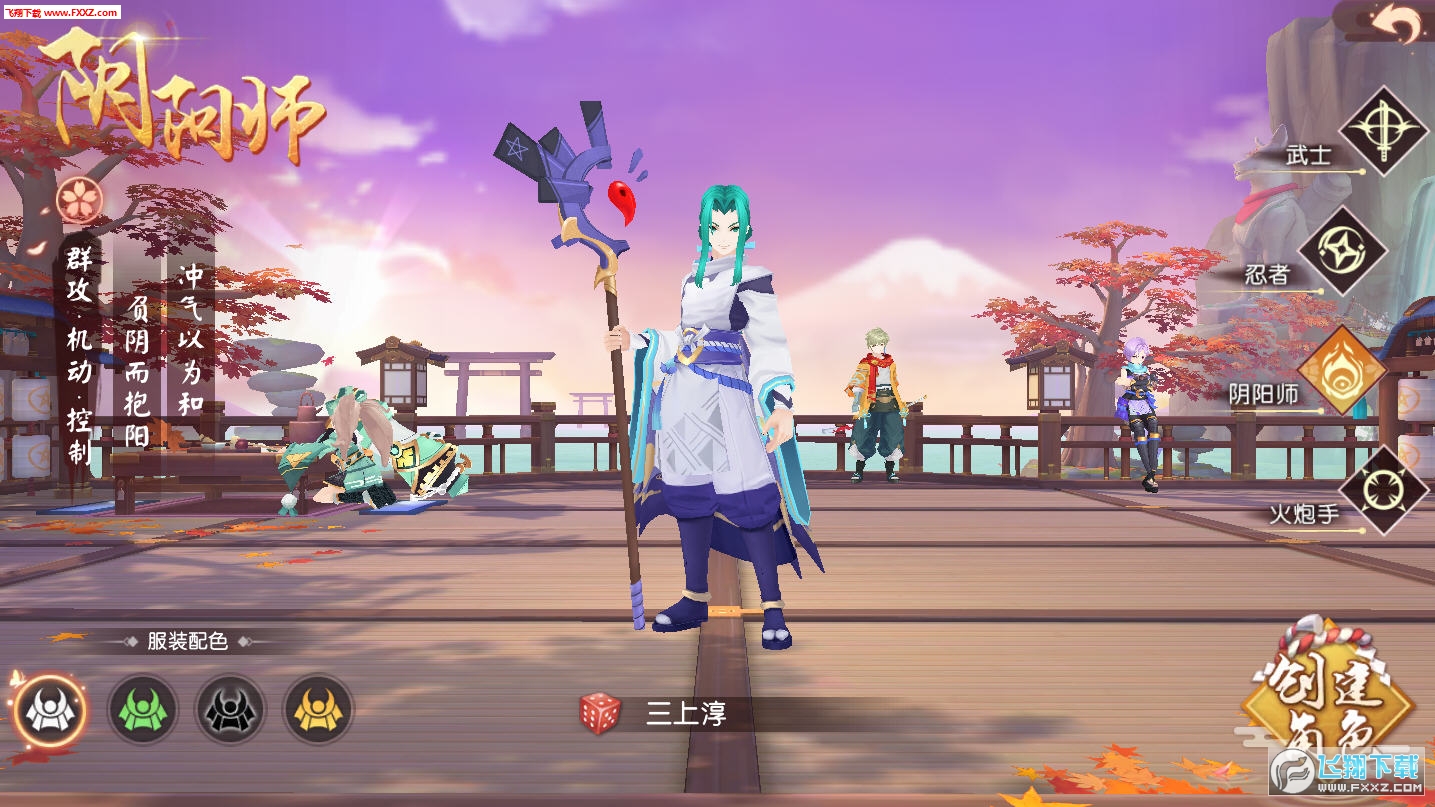Edit the character name 三上淳
The width and height of the screenshot is (1435, 807).
point(686,714)
